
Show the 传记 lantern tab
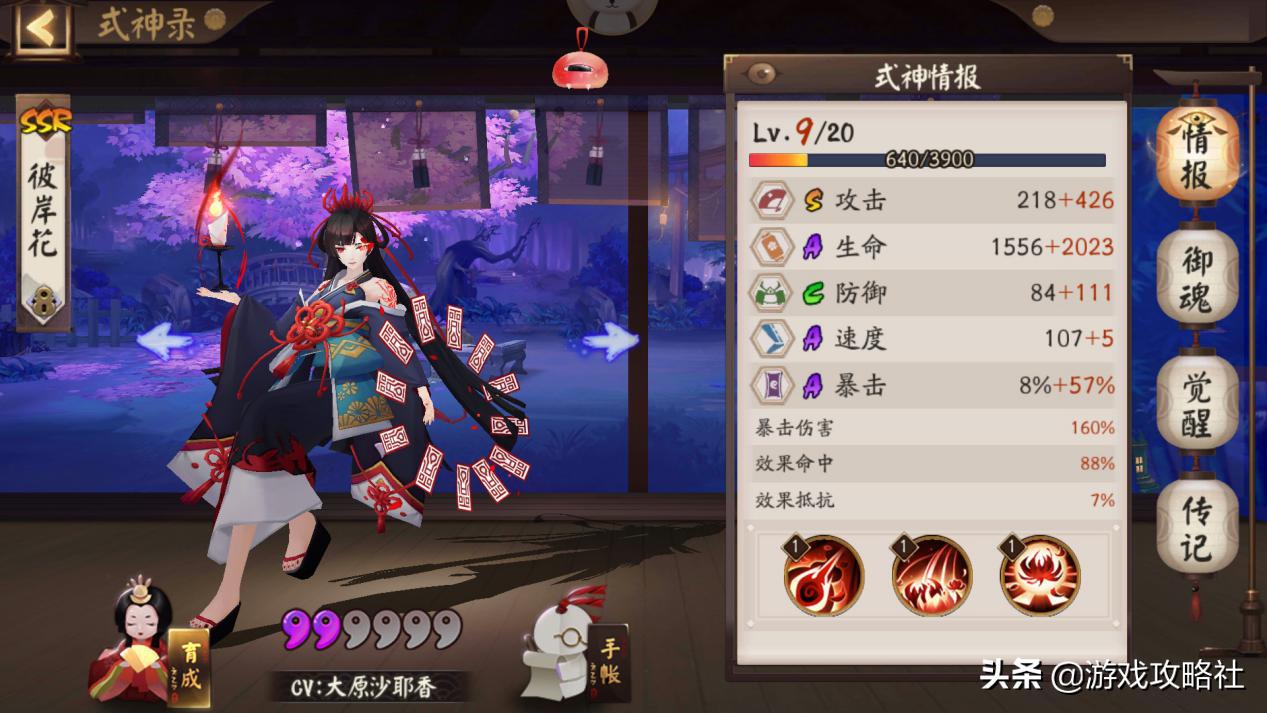click(1197, 531)
